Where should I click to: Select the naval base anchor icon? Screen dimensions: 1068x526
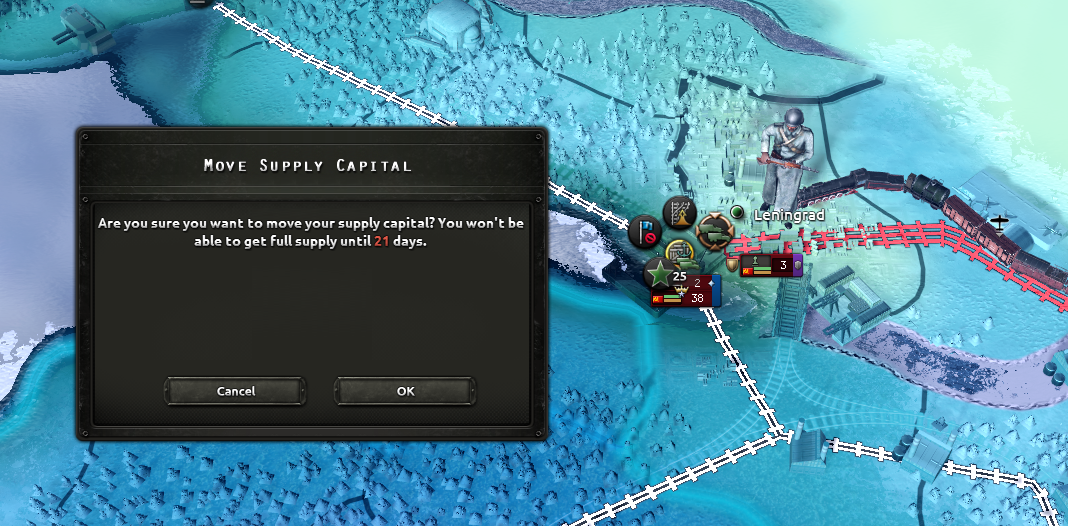[x=681, y=251]
